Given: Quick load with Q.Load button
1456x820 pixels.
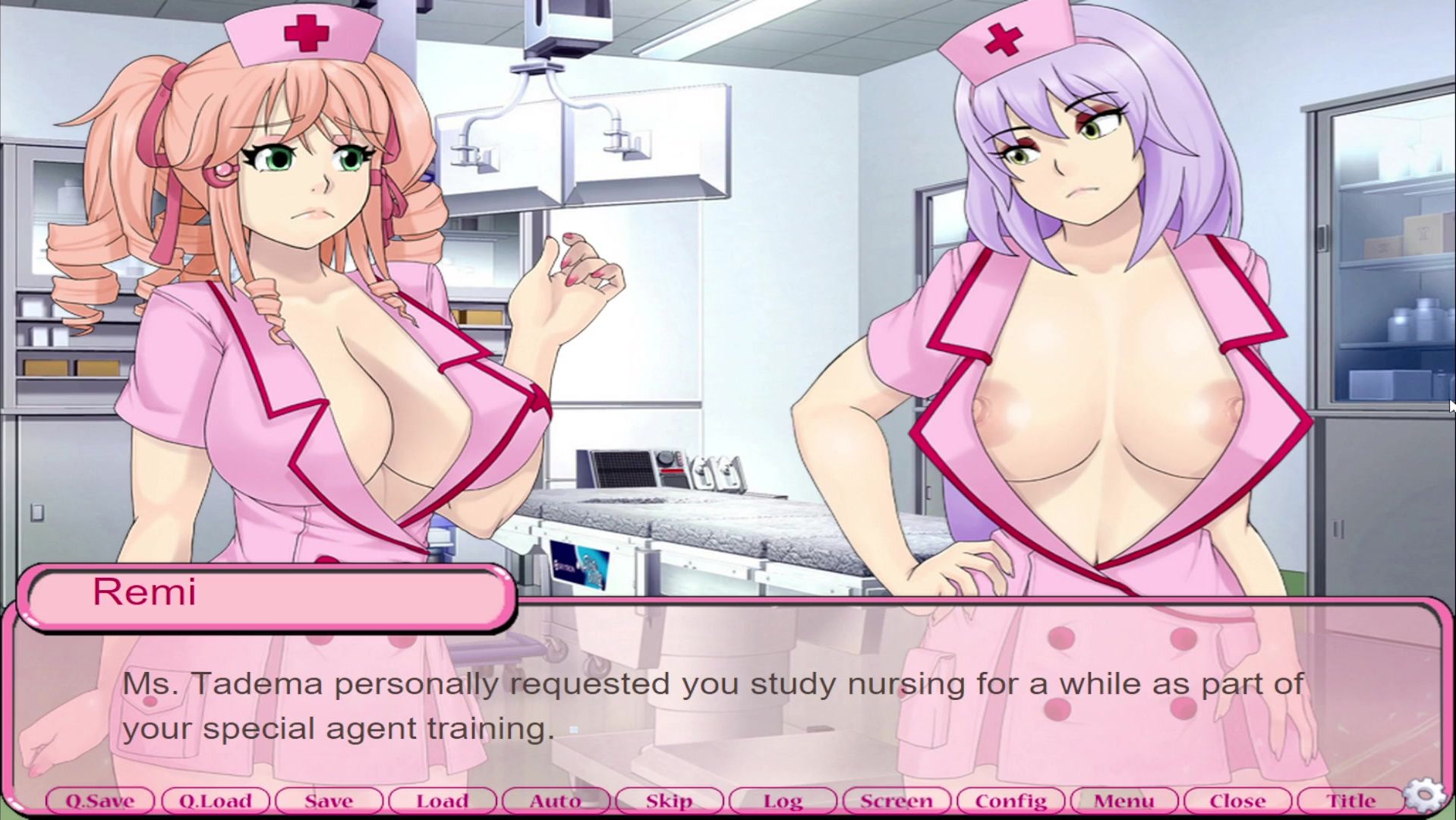Looking at the screenshot, I should [215, 801].
